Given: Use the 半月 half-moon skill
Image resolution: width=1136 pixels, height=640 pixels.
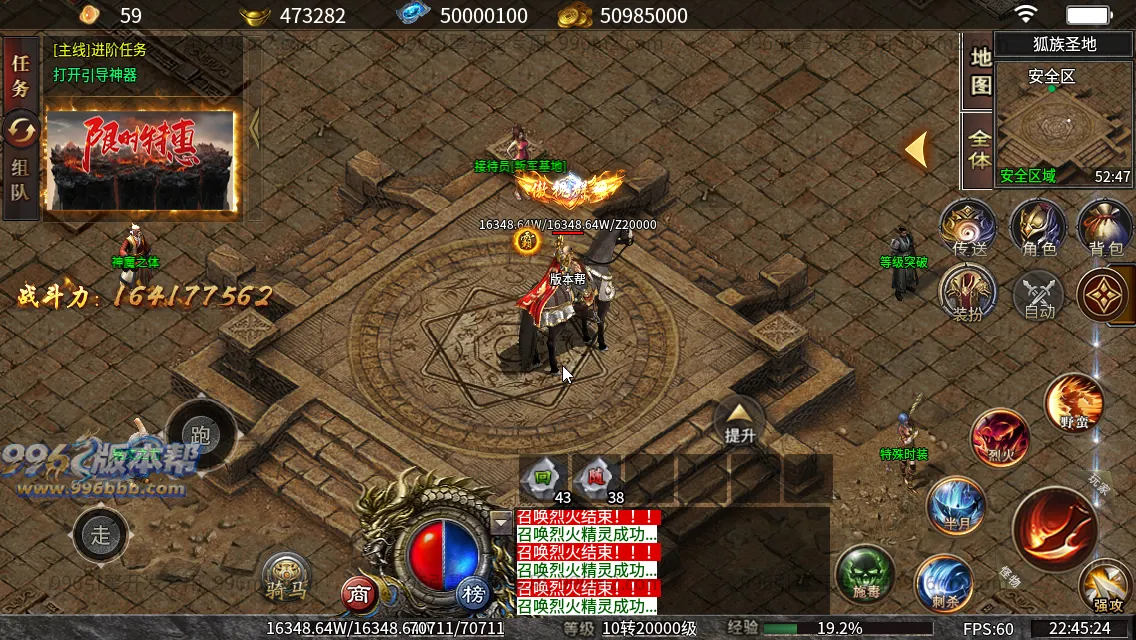Looking at the screenshot, I should (956, 506).
